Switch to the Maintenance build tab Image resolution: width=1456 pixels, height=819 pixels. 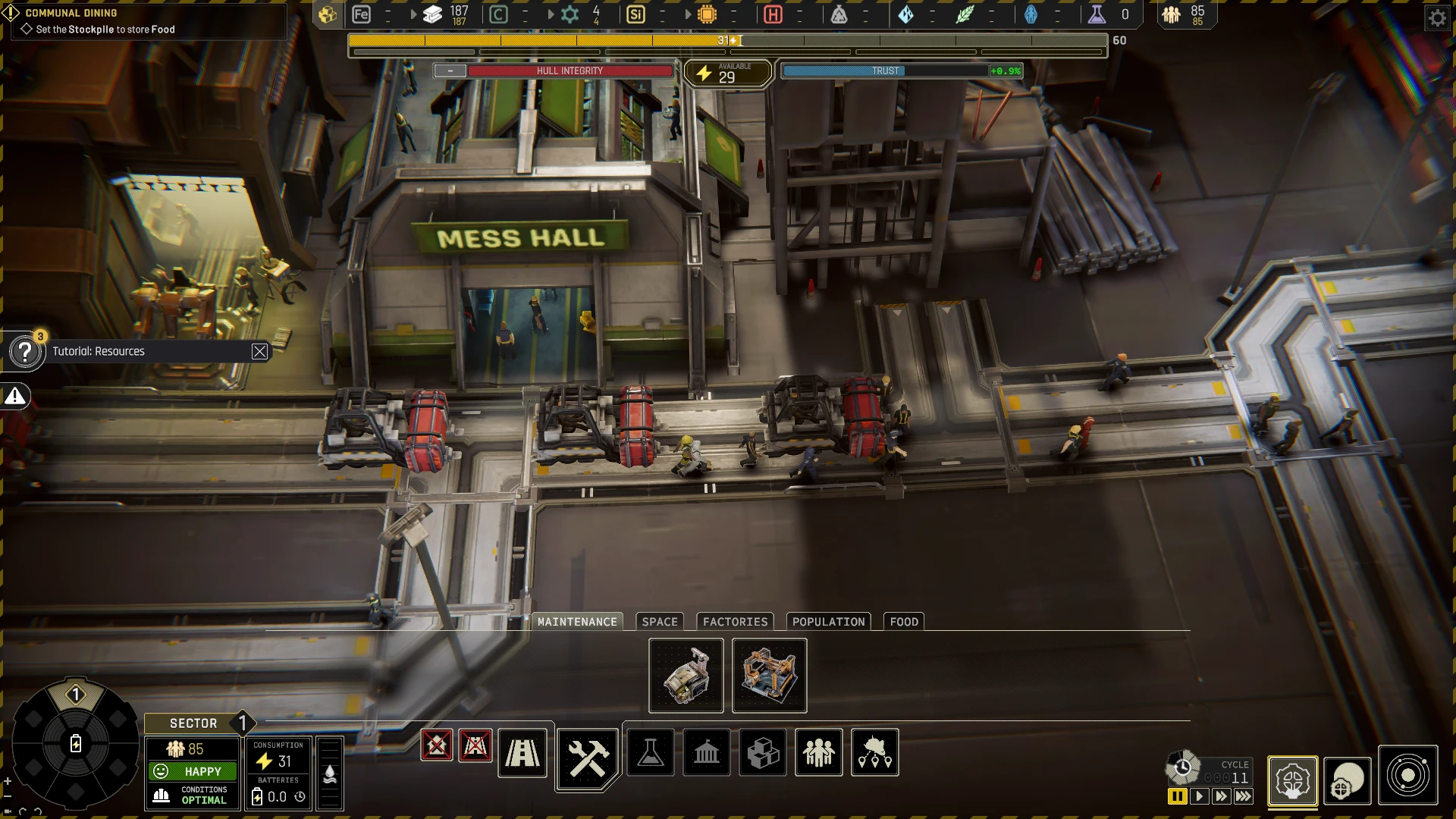pyautogui.click(x=577, y=622)
